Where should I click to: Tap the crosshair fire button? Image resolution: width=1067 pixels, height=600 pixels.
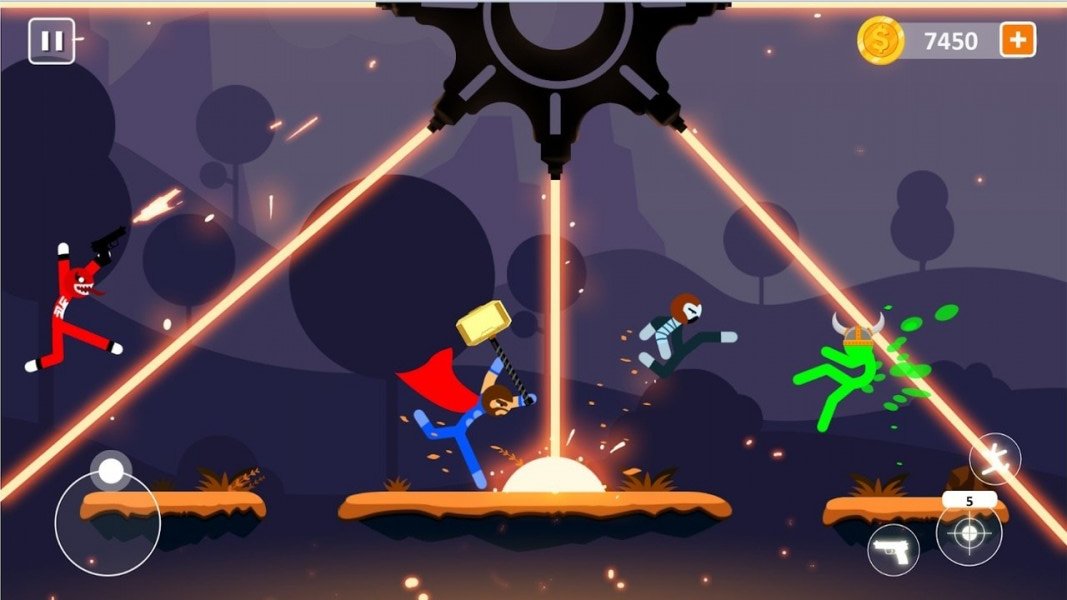pos(968,533)
